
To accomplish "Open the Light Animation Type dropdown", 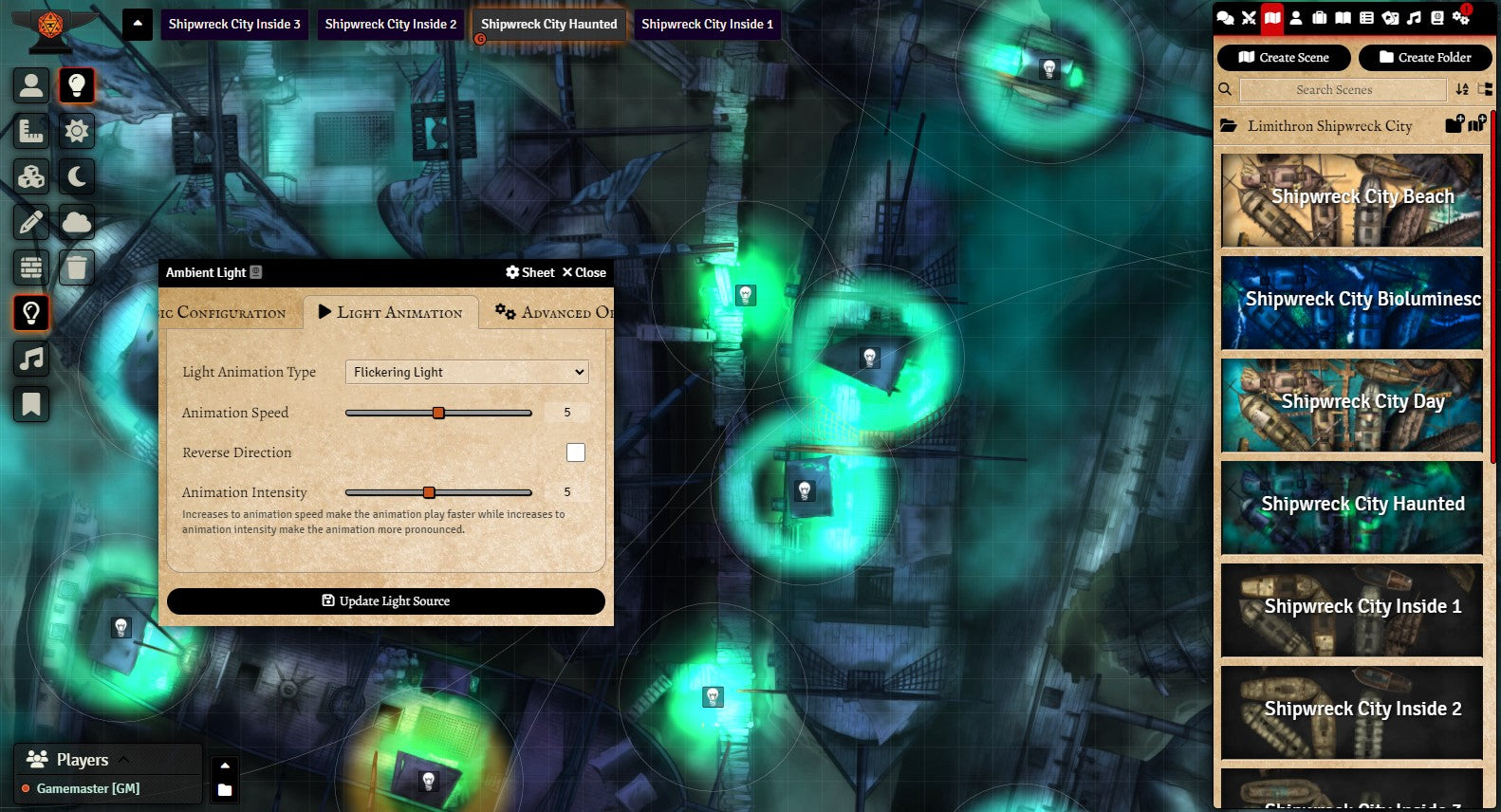I will coord(467,372).
